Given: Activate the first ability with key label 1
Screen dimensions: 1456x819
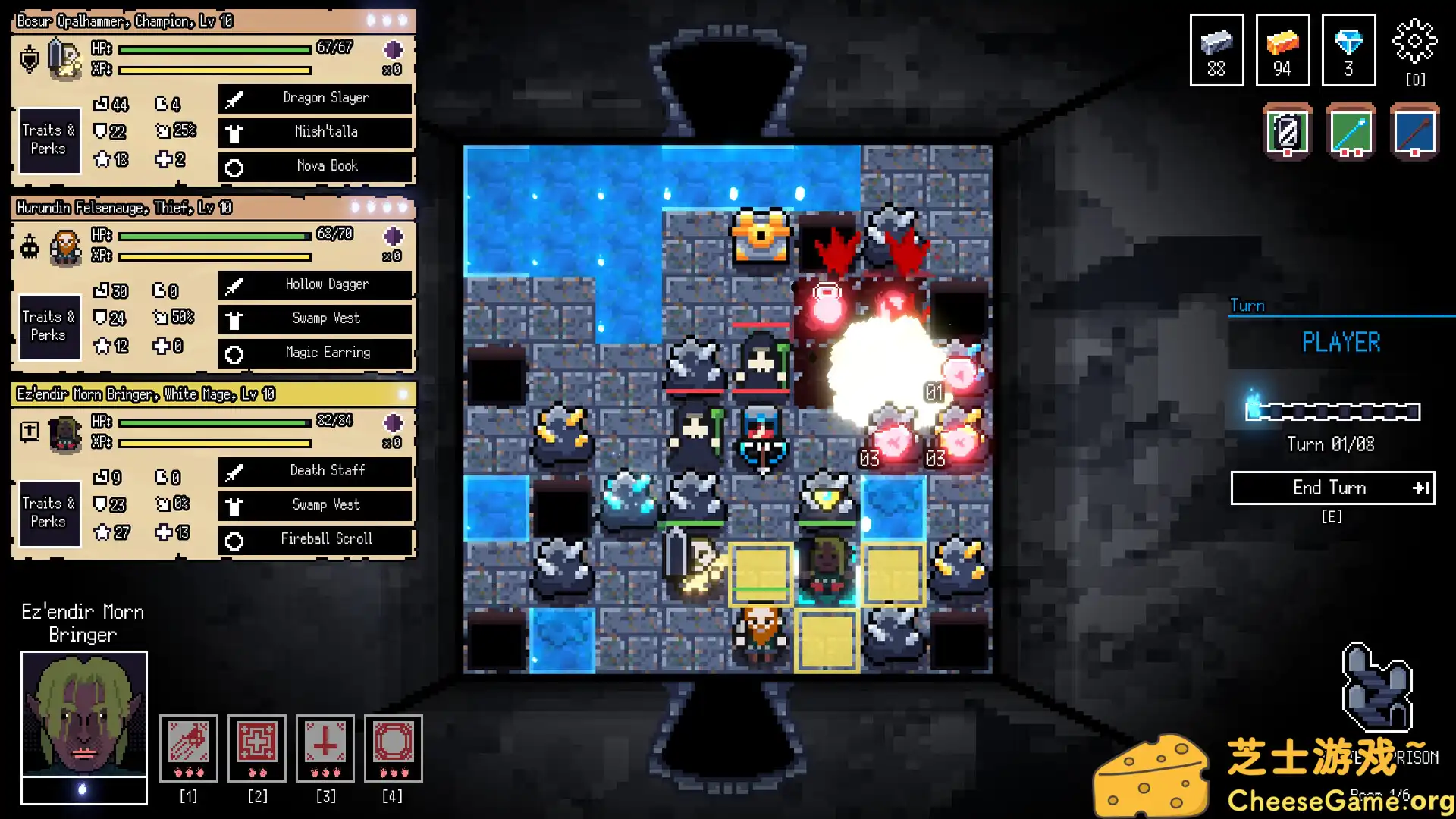Looking at the screenshot, I should (x=189, y=747).
